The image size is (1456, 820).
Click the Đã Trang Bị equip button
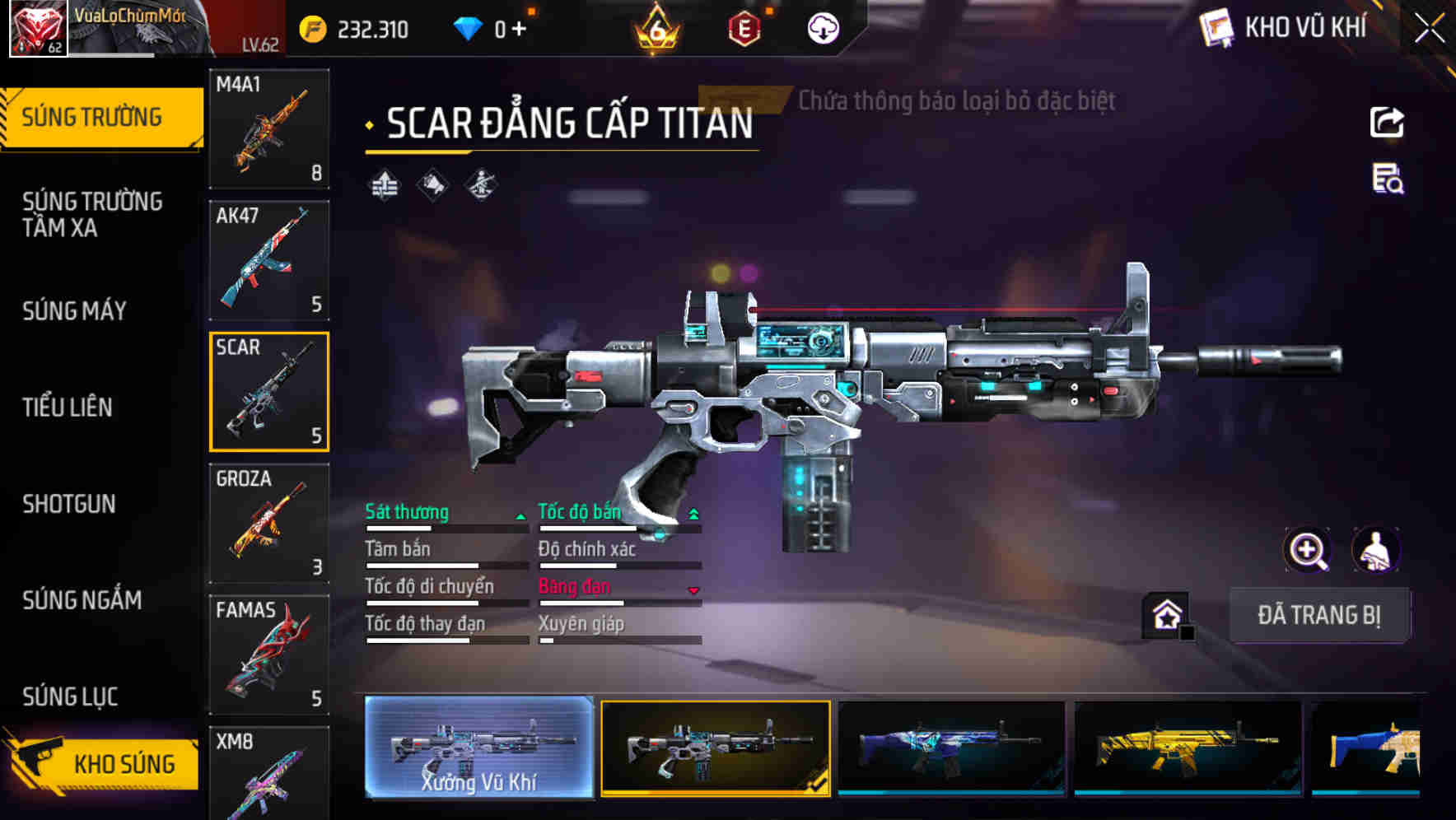click(x=1318, y=615)
